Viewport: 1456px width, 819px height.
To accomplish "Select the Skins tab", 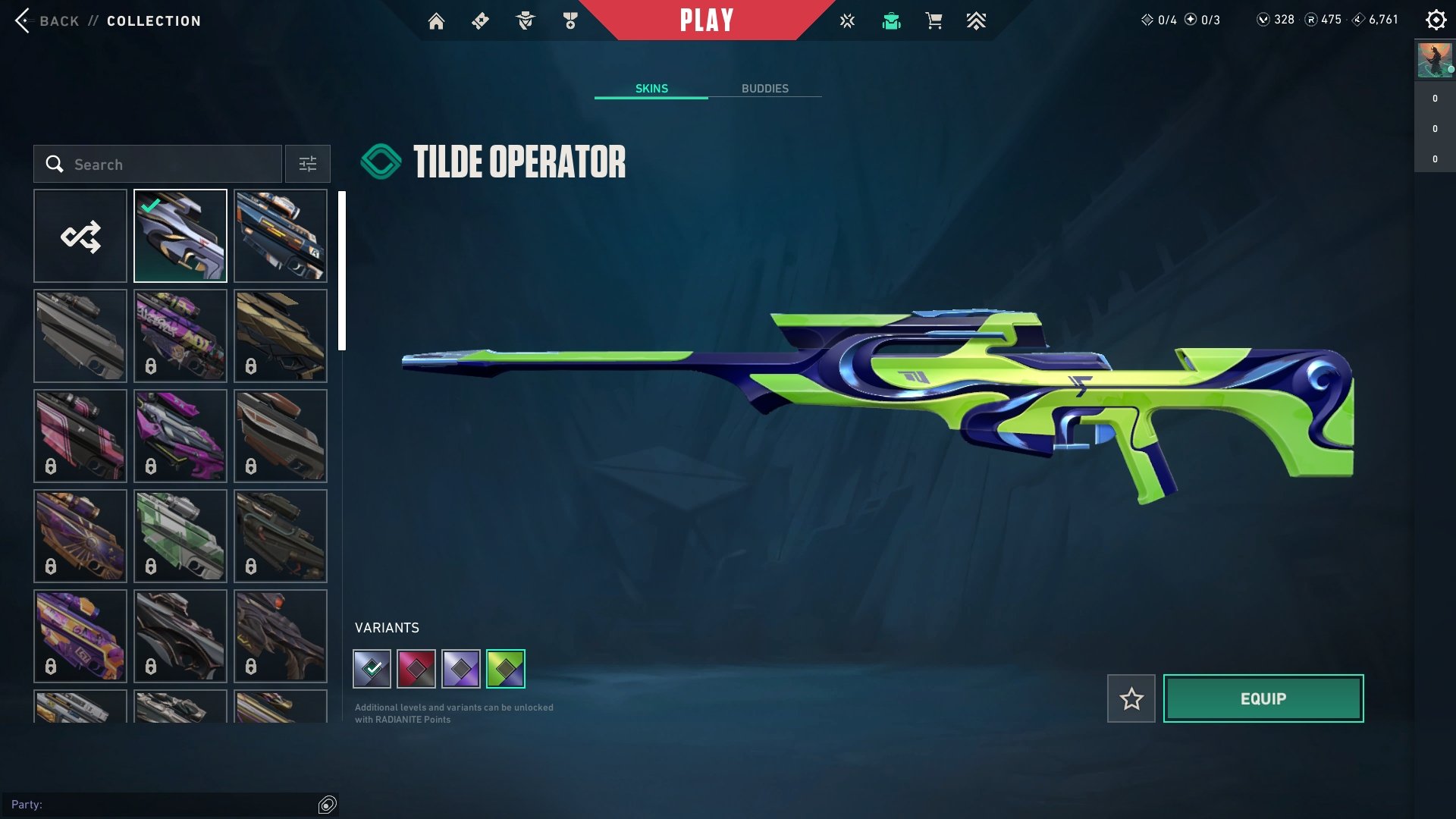I will coord(651,89).
